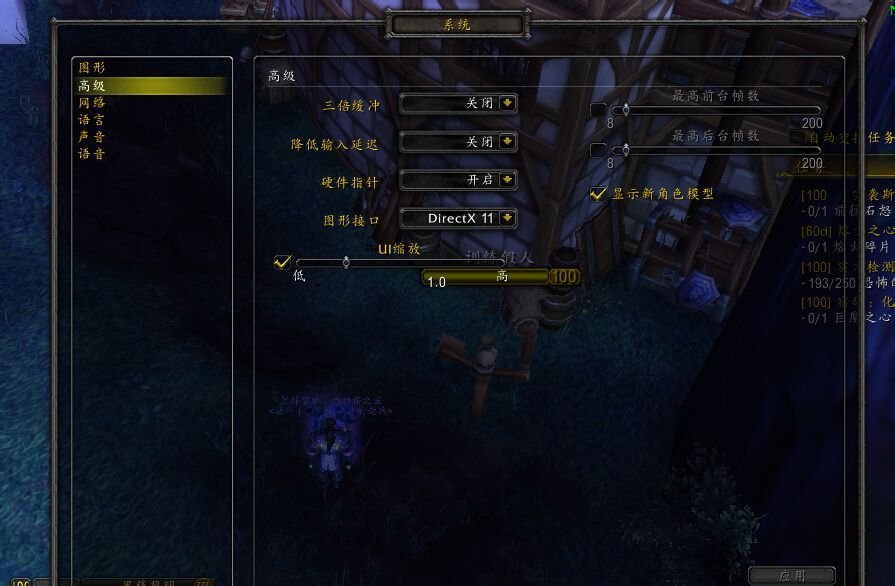895x586 pixels.
Task: Open the 语言 language settings category
Action: pyautogui.click(x=92, y=120)
